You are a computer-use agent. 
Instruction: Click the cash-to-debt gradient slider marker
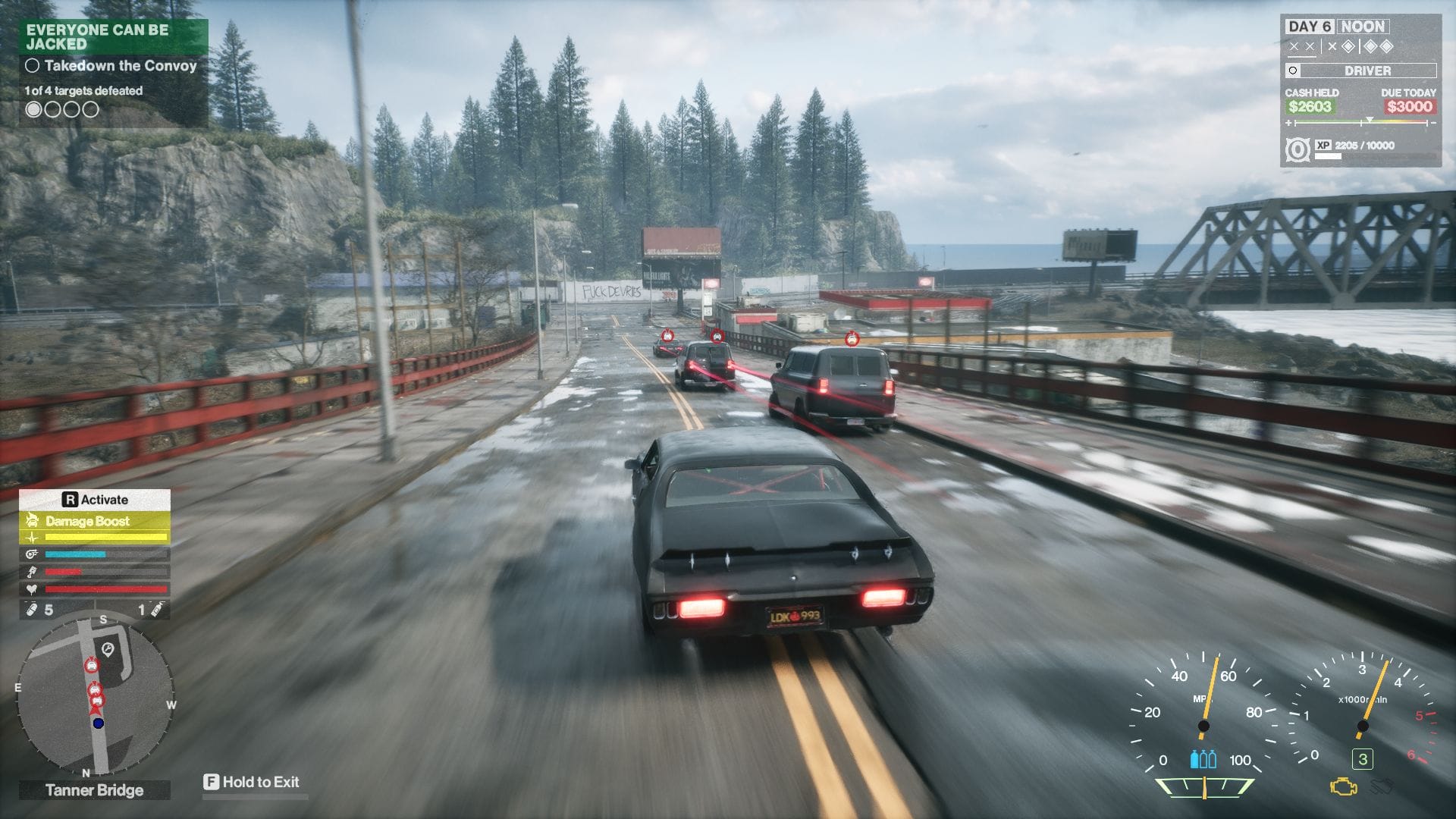[x=1370, y=119]
